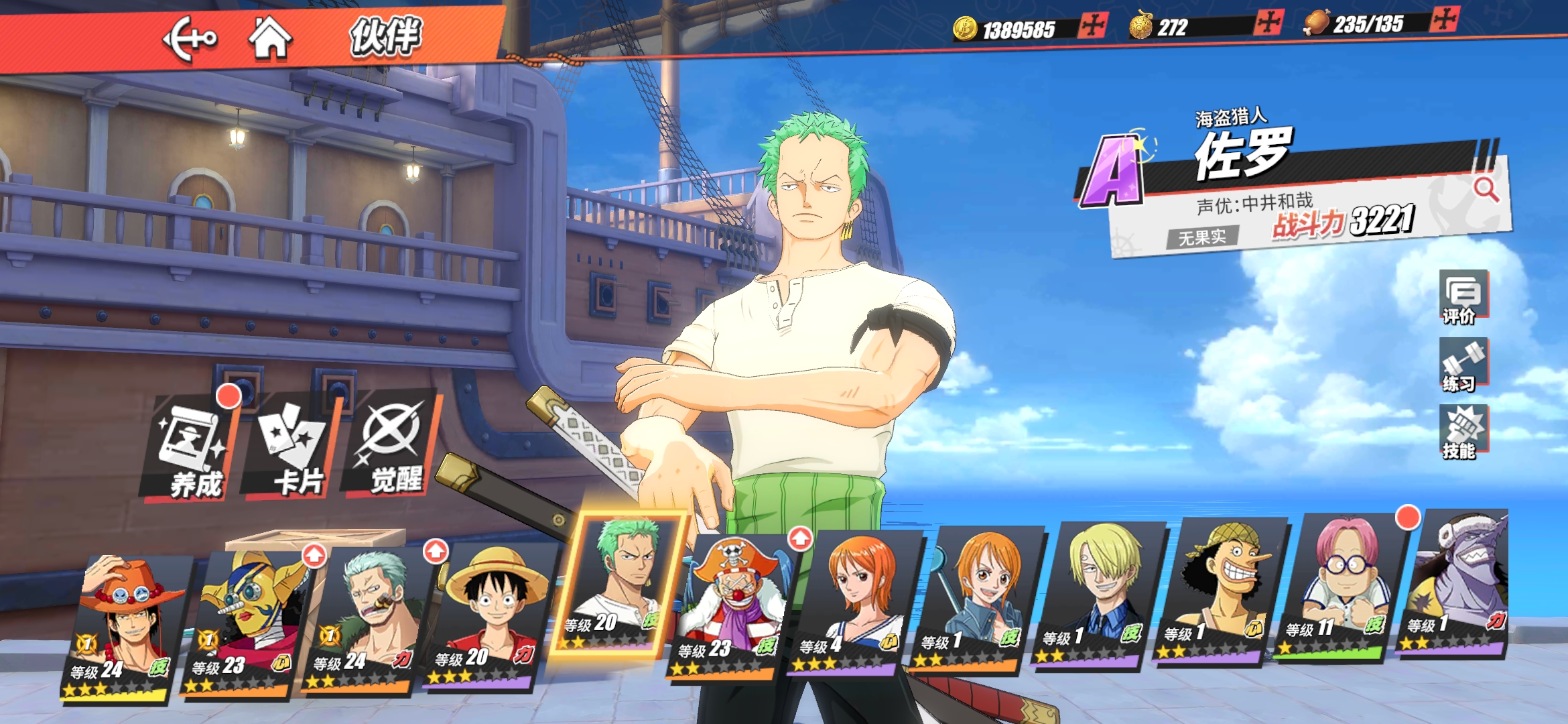
Task: Go back using the anchor arrow button
Action: point(190,39)
